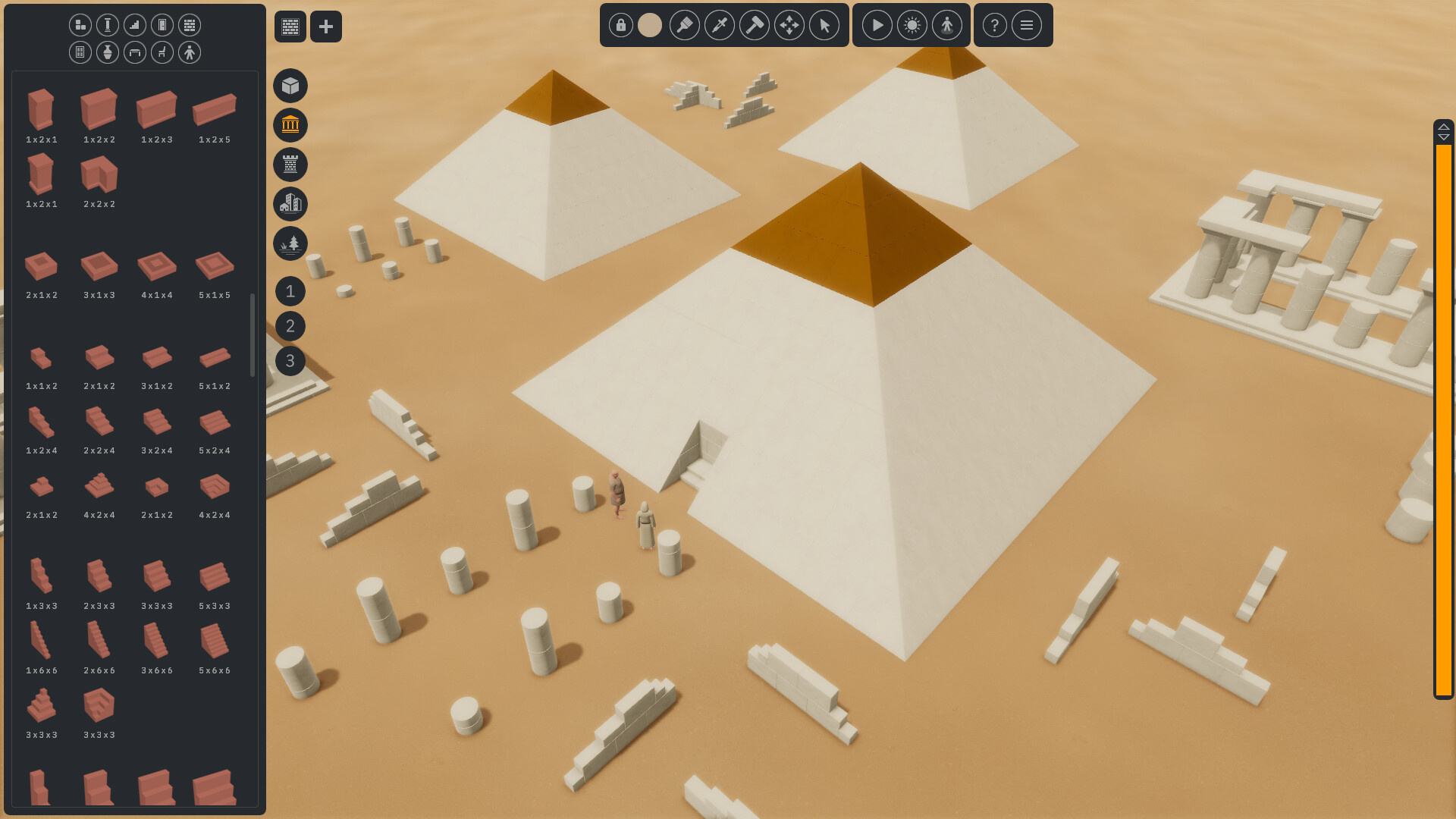The width and height of the screenshot is (1456, 819).
Task: Click the tan color swatch
Action: (x=649, y=25)
